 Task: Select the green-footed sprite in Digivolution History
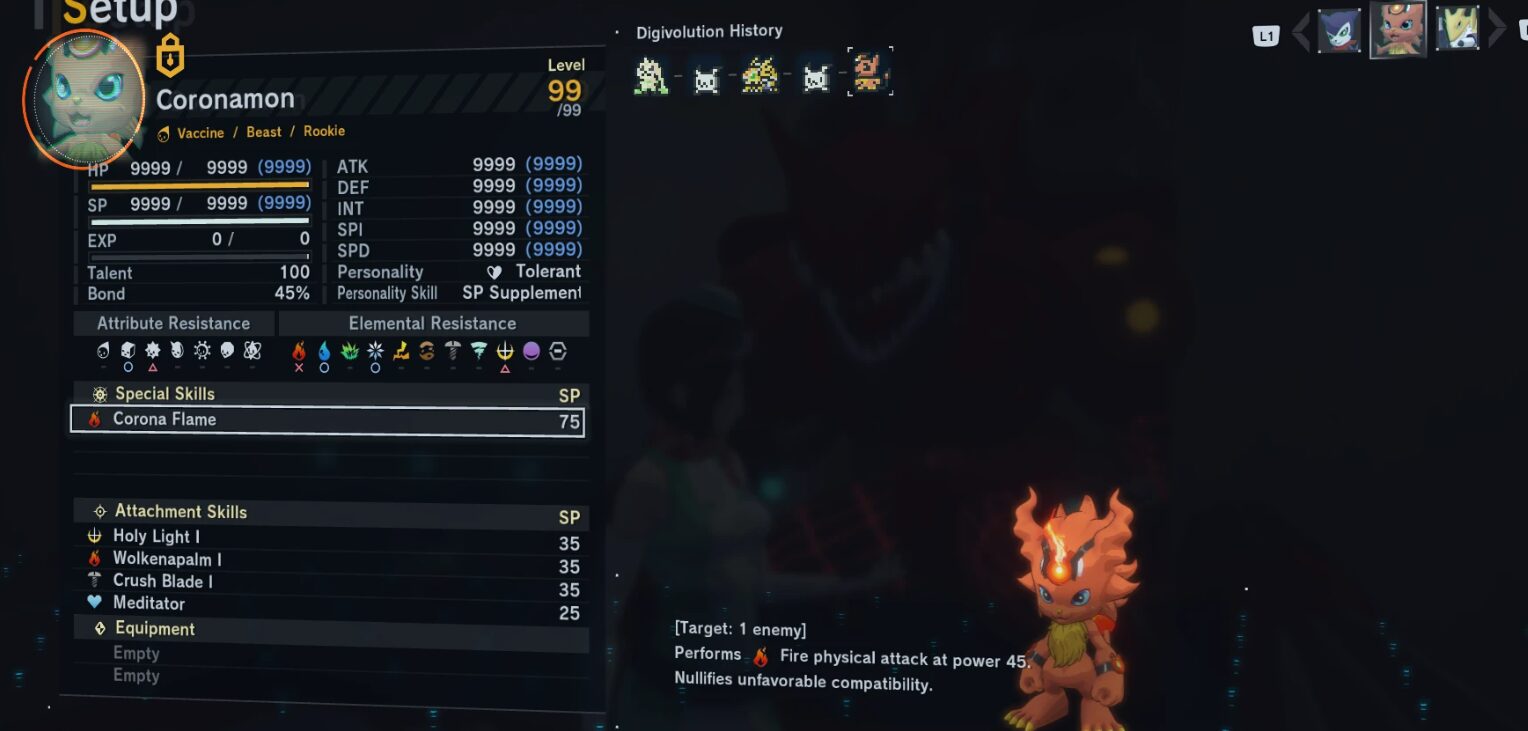651,75
